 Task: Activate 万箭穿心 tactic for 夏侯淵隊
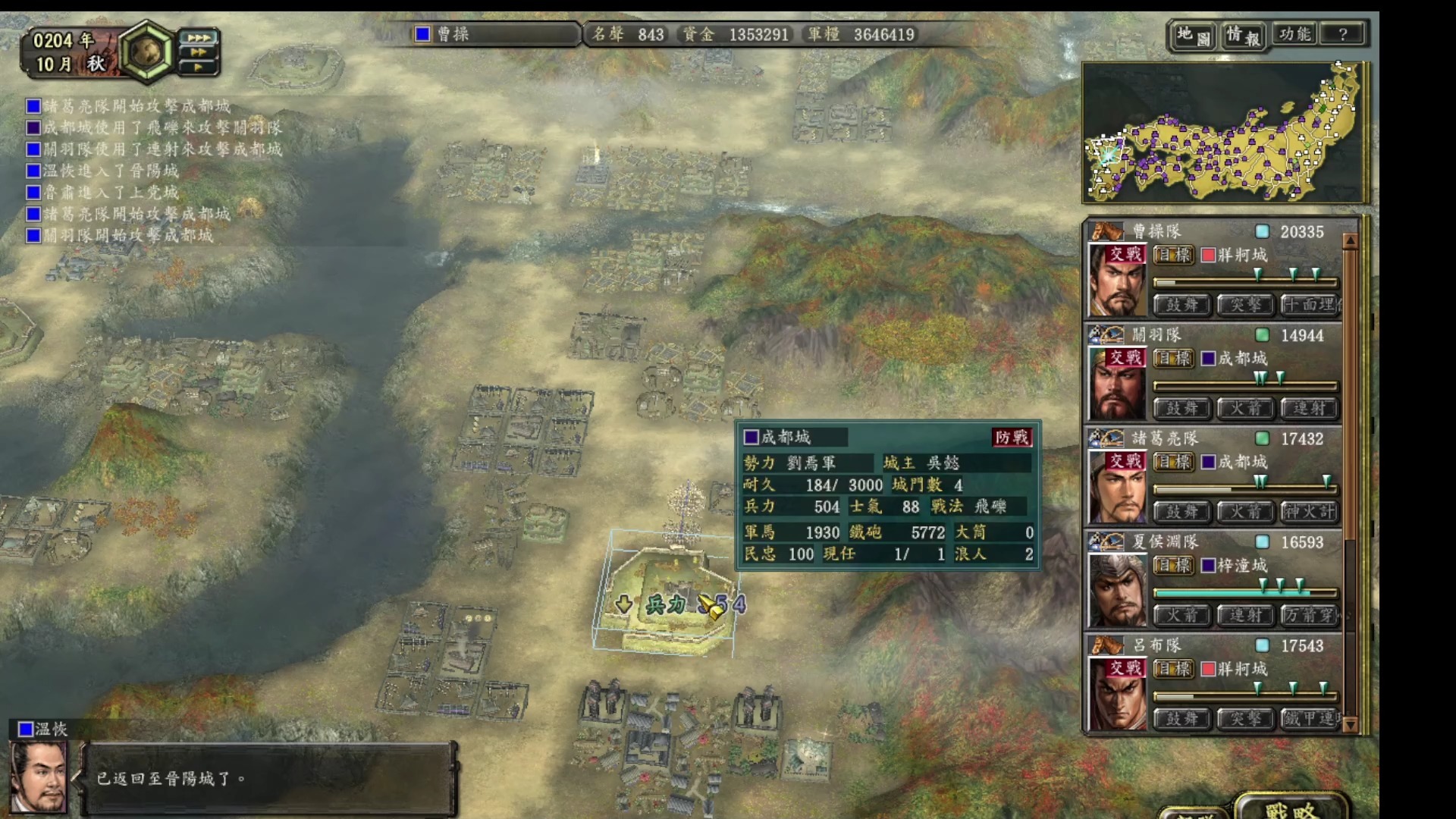[x=1310, y=615]
